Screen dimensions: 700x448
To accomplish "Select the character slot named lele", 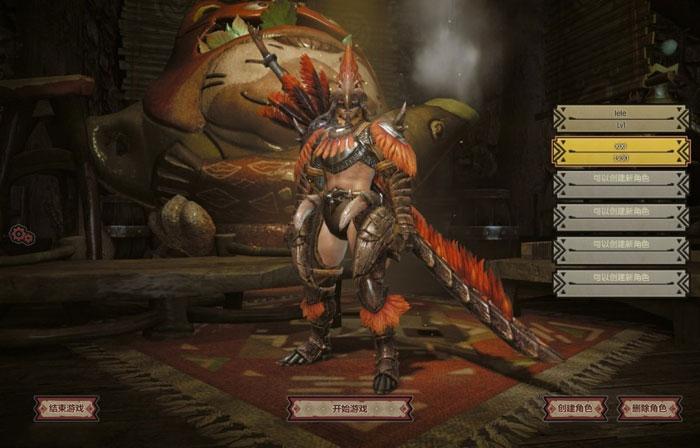I will coord(620,120).
